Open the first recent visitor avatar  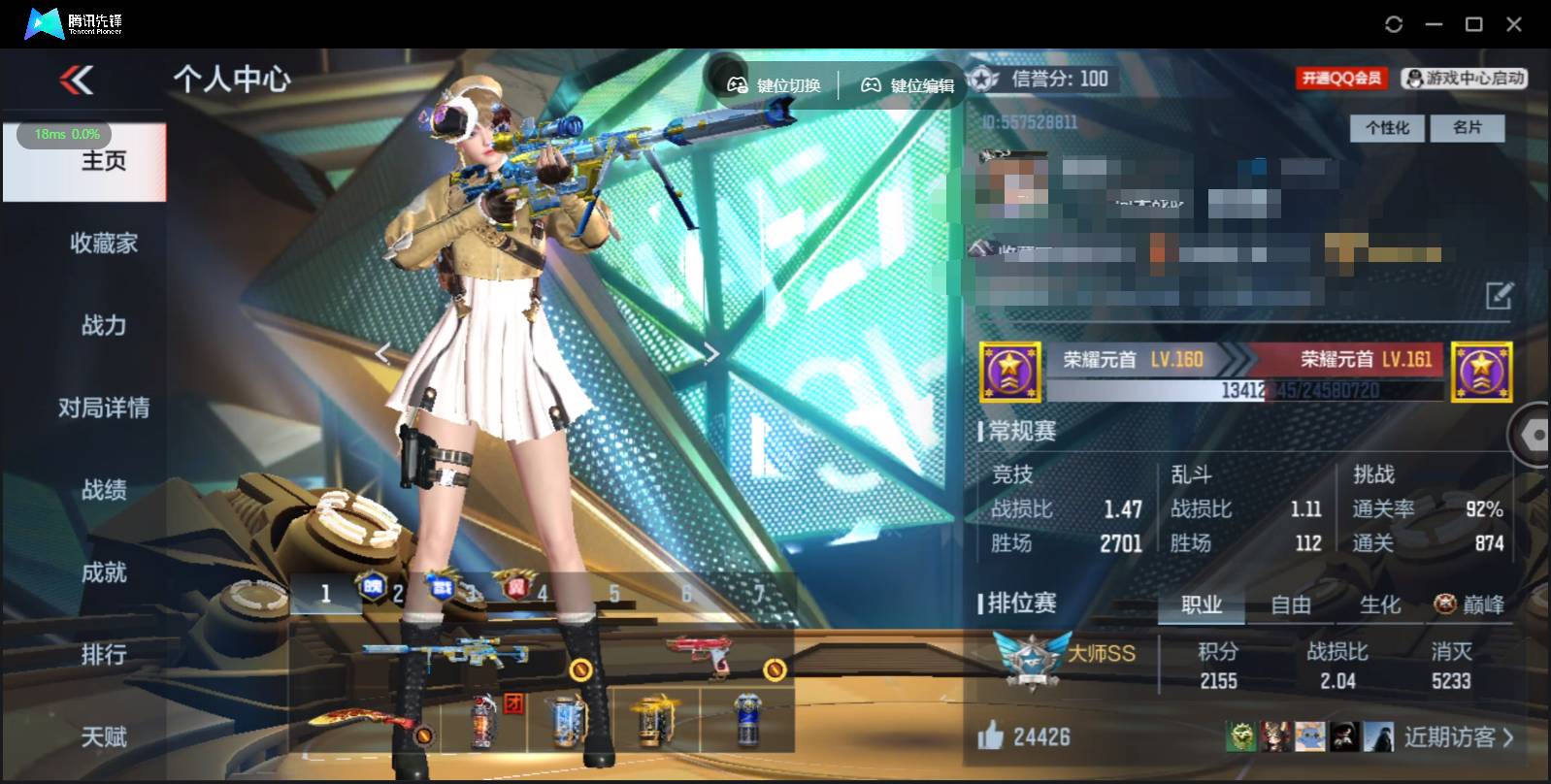click(x=1245, y=737)
